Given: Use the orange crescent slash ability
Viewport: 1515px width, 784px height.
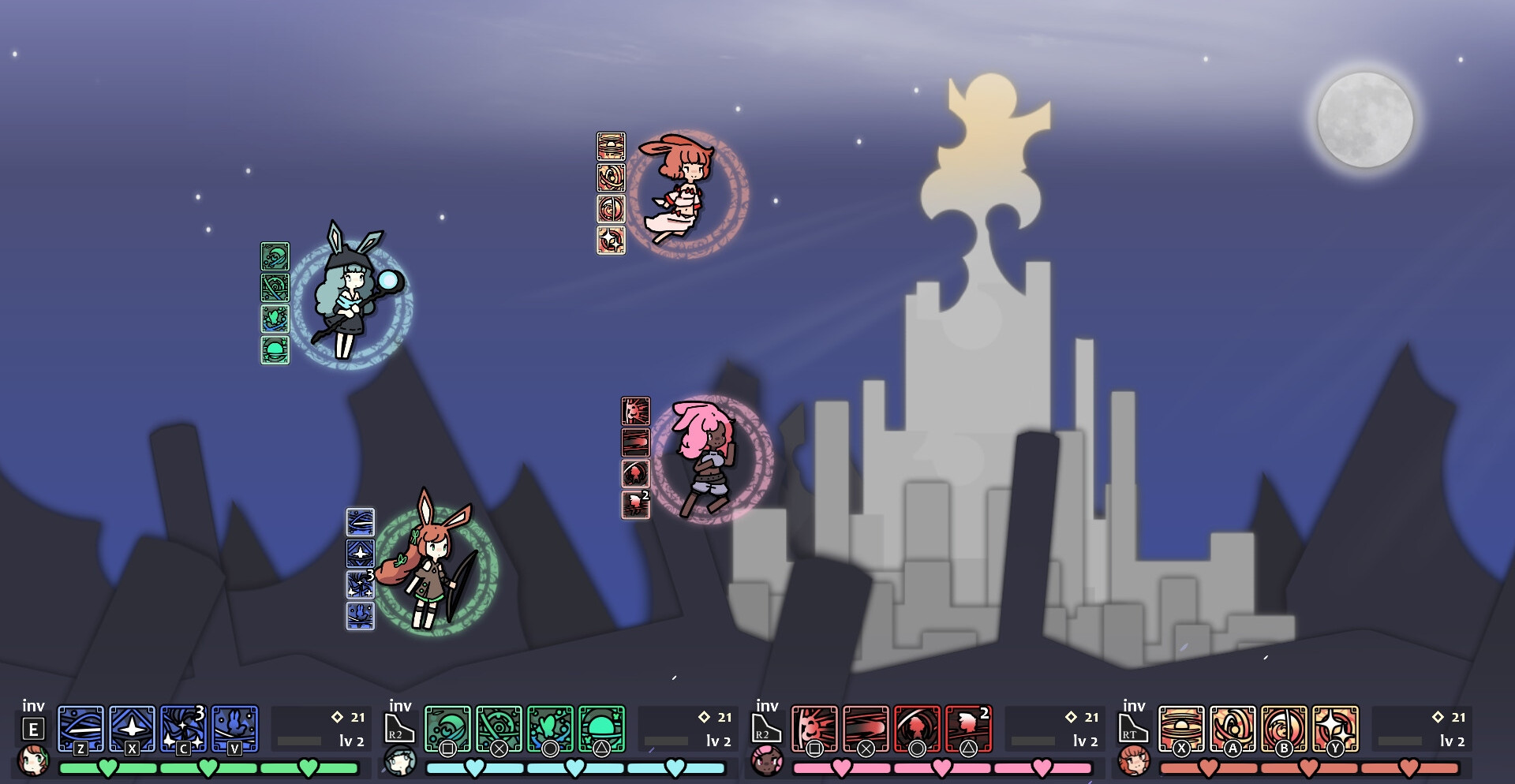Looking at the screenshot, I should 1284,727.
